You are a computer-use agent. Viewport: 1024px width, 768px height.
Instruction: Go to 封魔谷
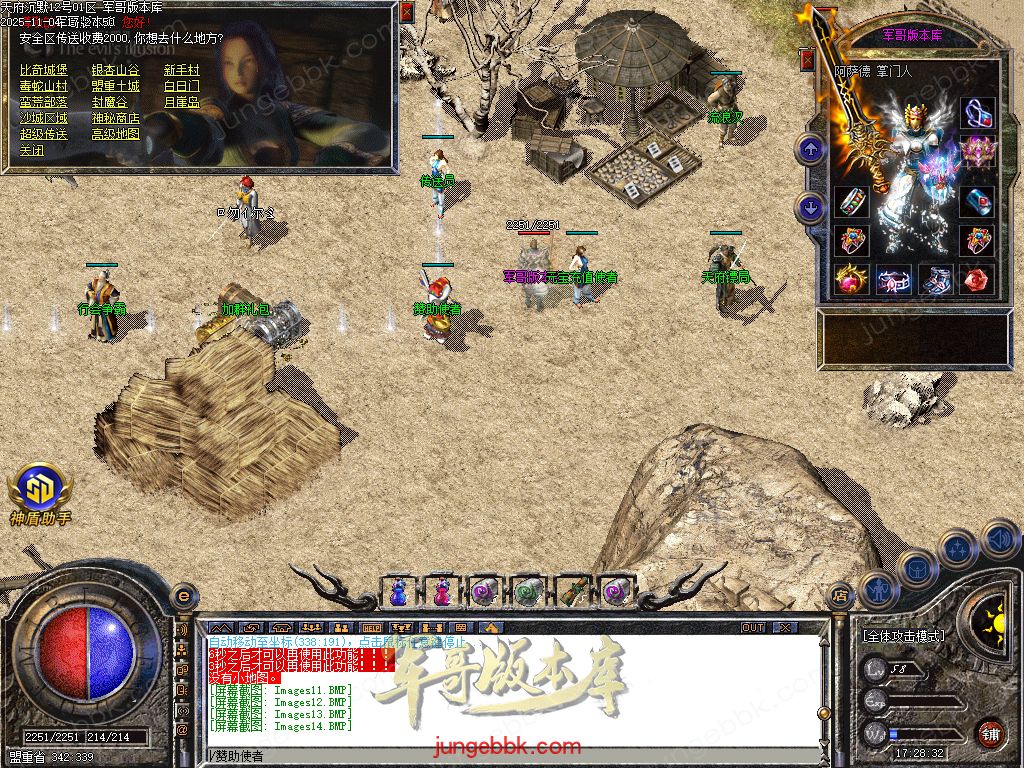[x=109, y=102]
